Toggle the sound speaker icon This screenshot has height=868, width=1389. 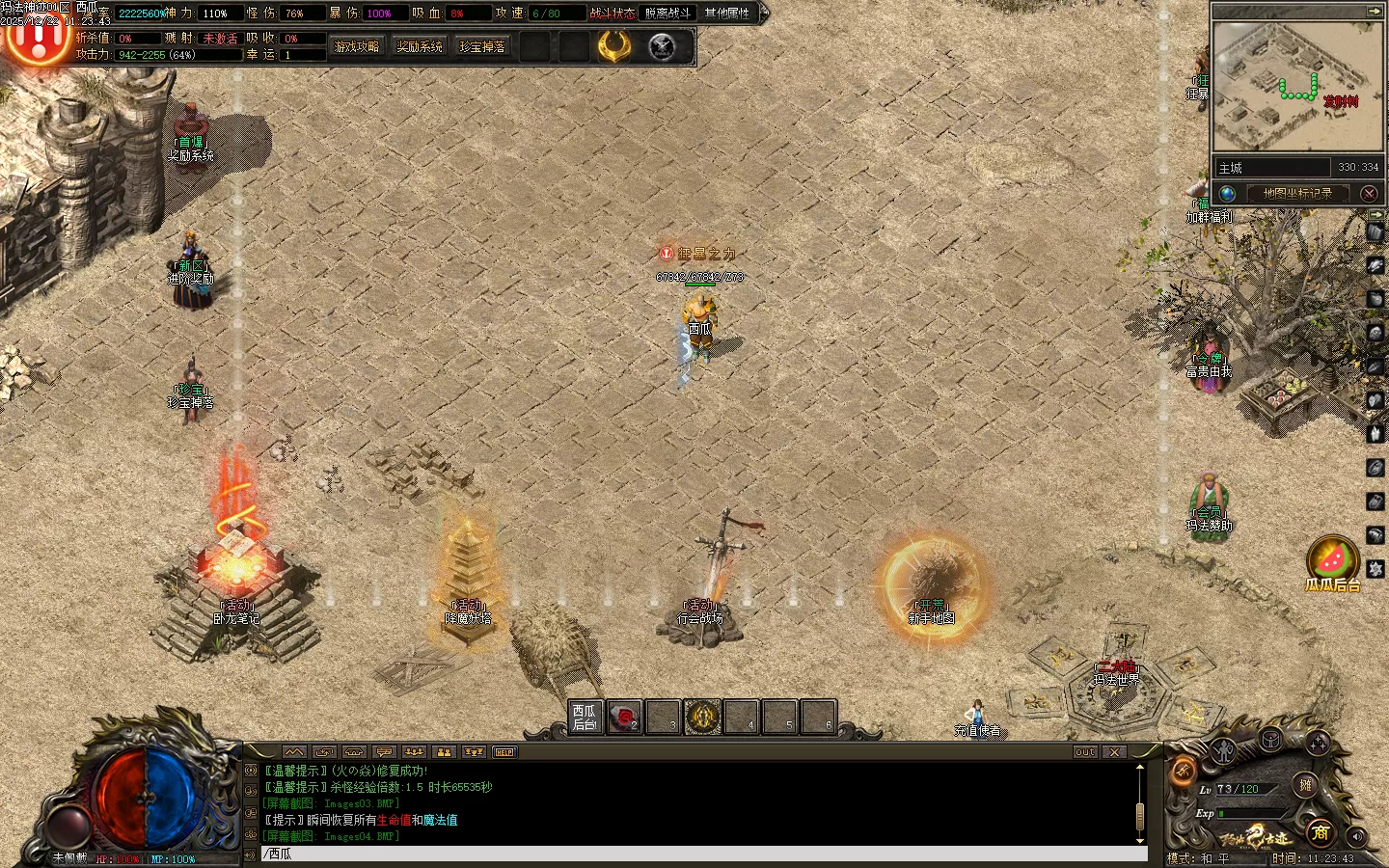click(1356, 835)
